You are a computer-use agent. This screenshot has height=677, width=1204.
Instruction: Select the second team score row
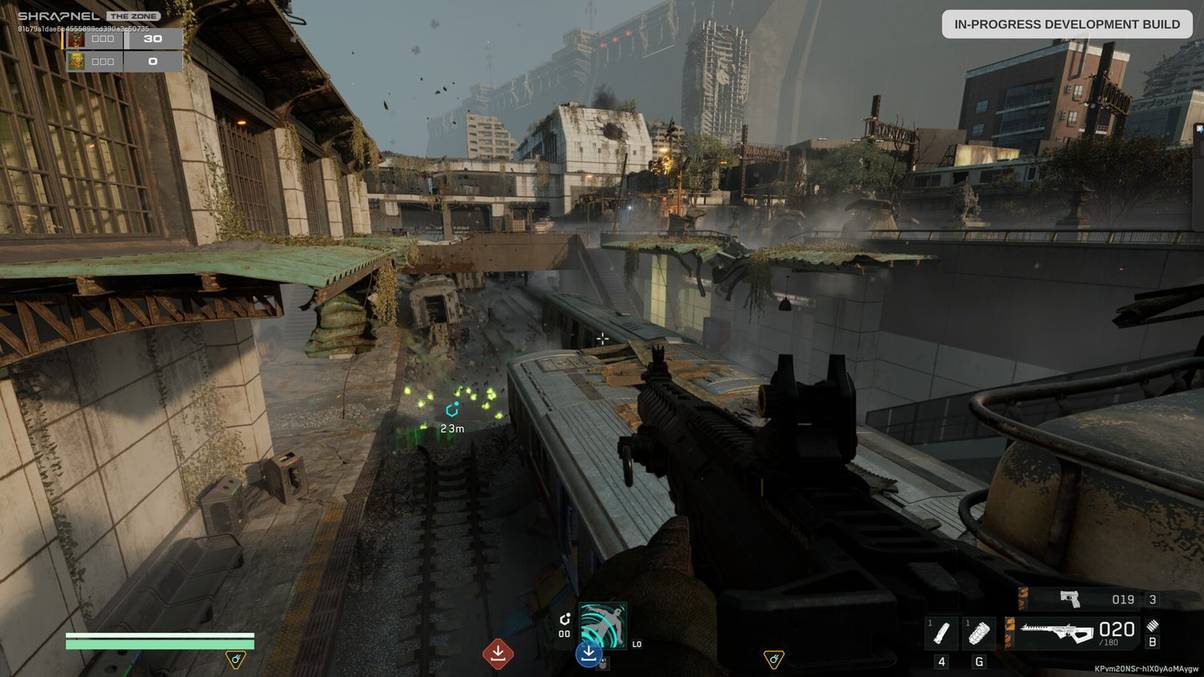click(x=124, y=61)
